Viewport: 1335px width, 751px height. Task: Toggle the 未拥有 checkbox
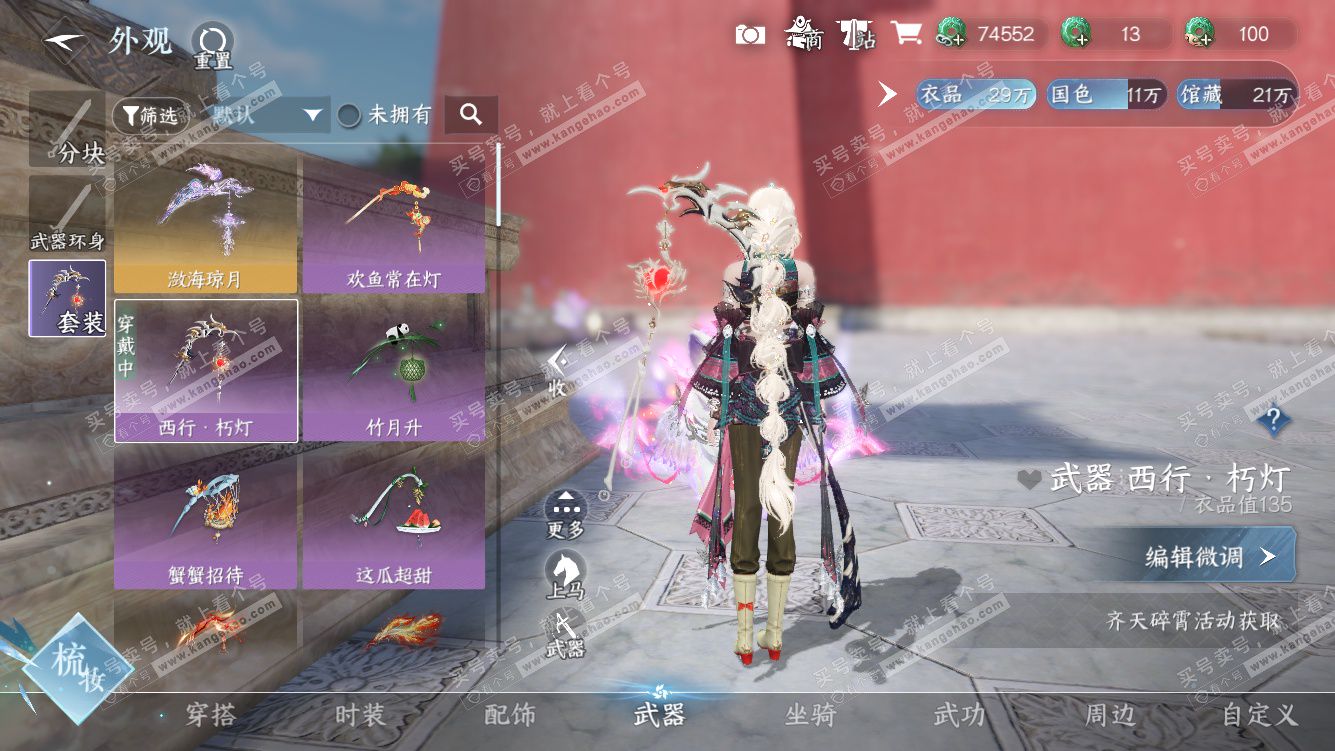click(349, 115)
